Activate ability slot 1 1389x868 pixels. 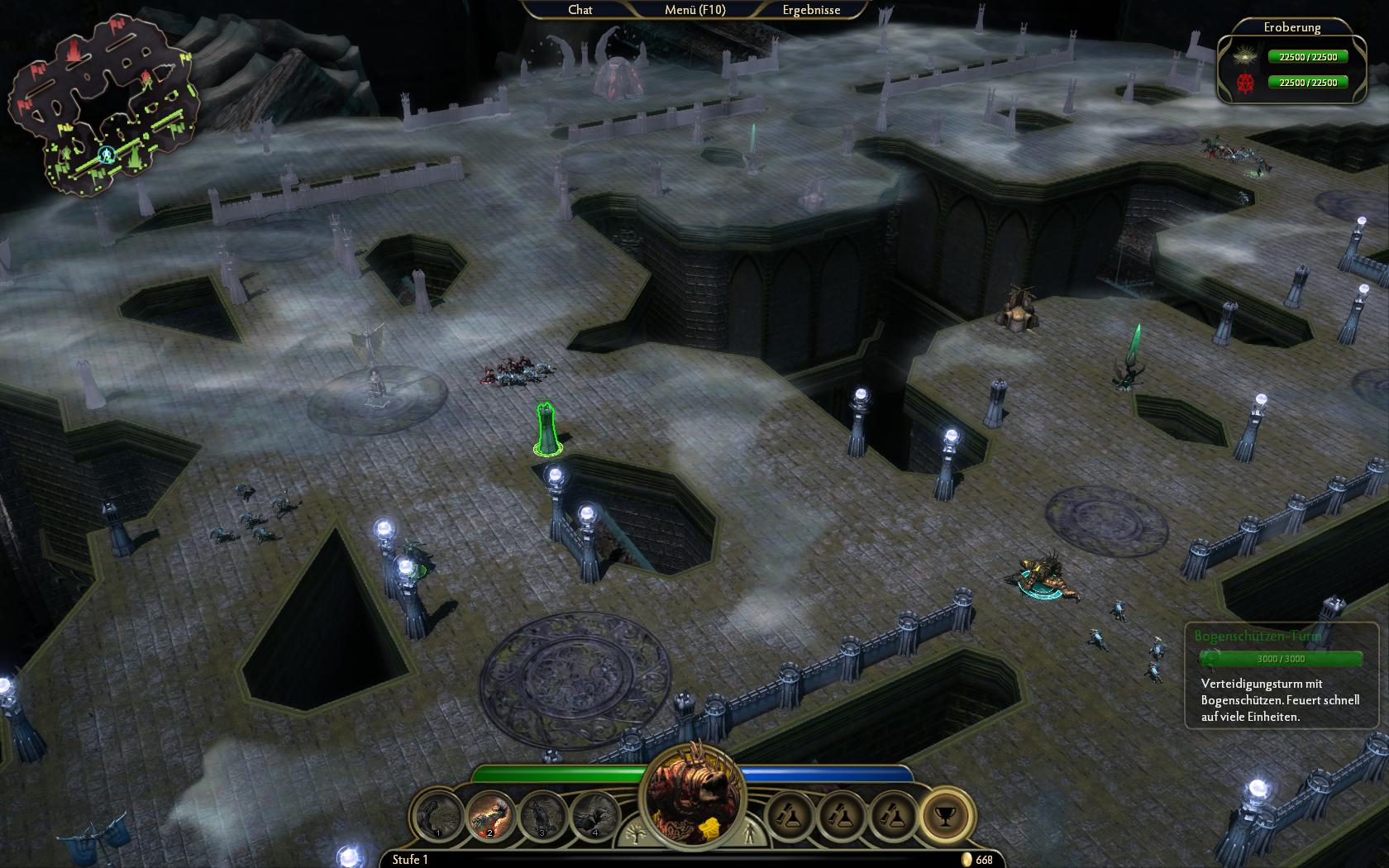point(439,815)
